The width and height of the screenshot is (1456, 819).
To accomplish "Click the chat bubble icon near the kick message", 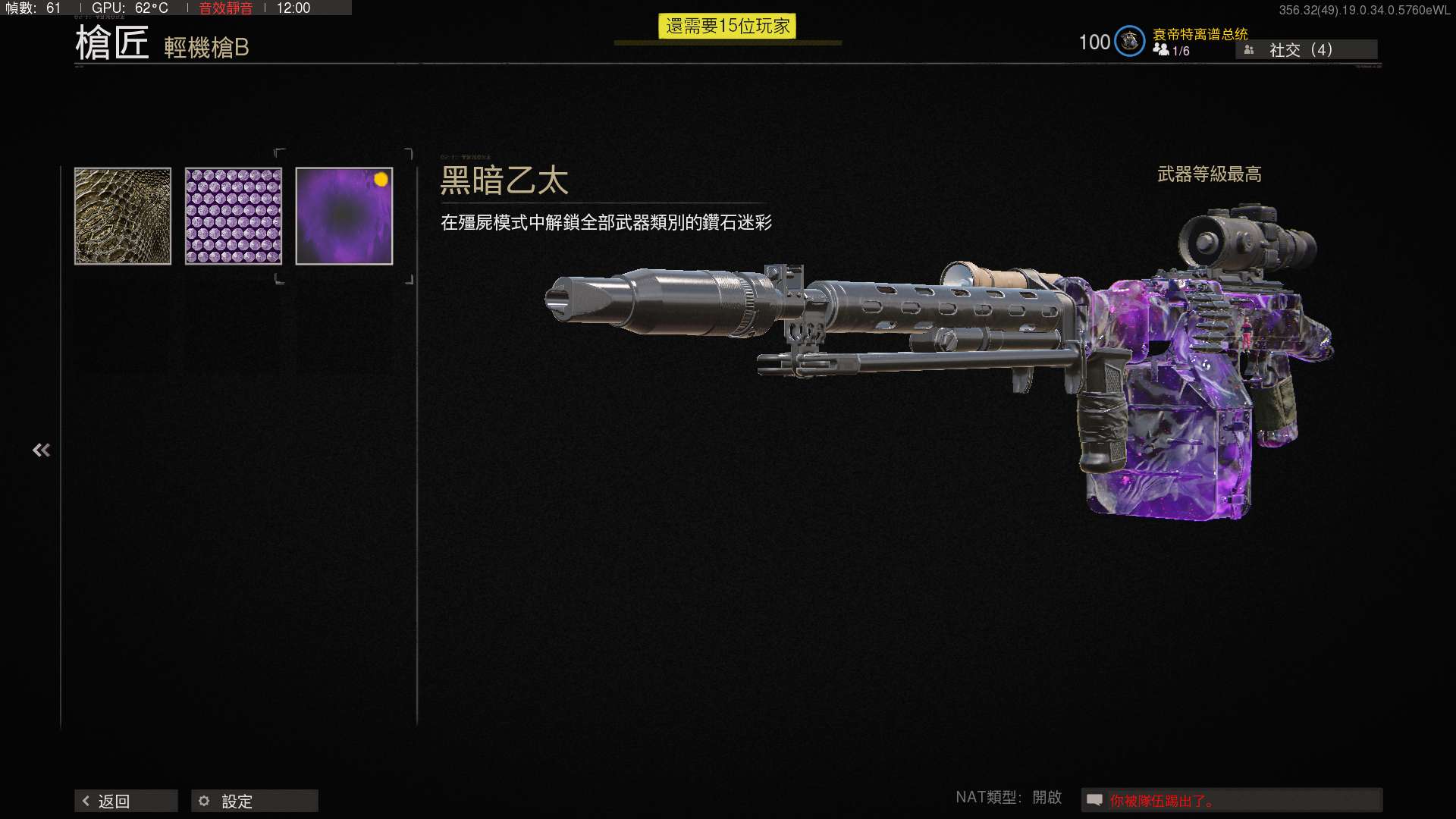I will (1094, 799).
